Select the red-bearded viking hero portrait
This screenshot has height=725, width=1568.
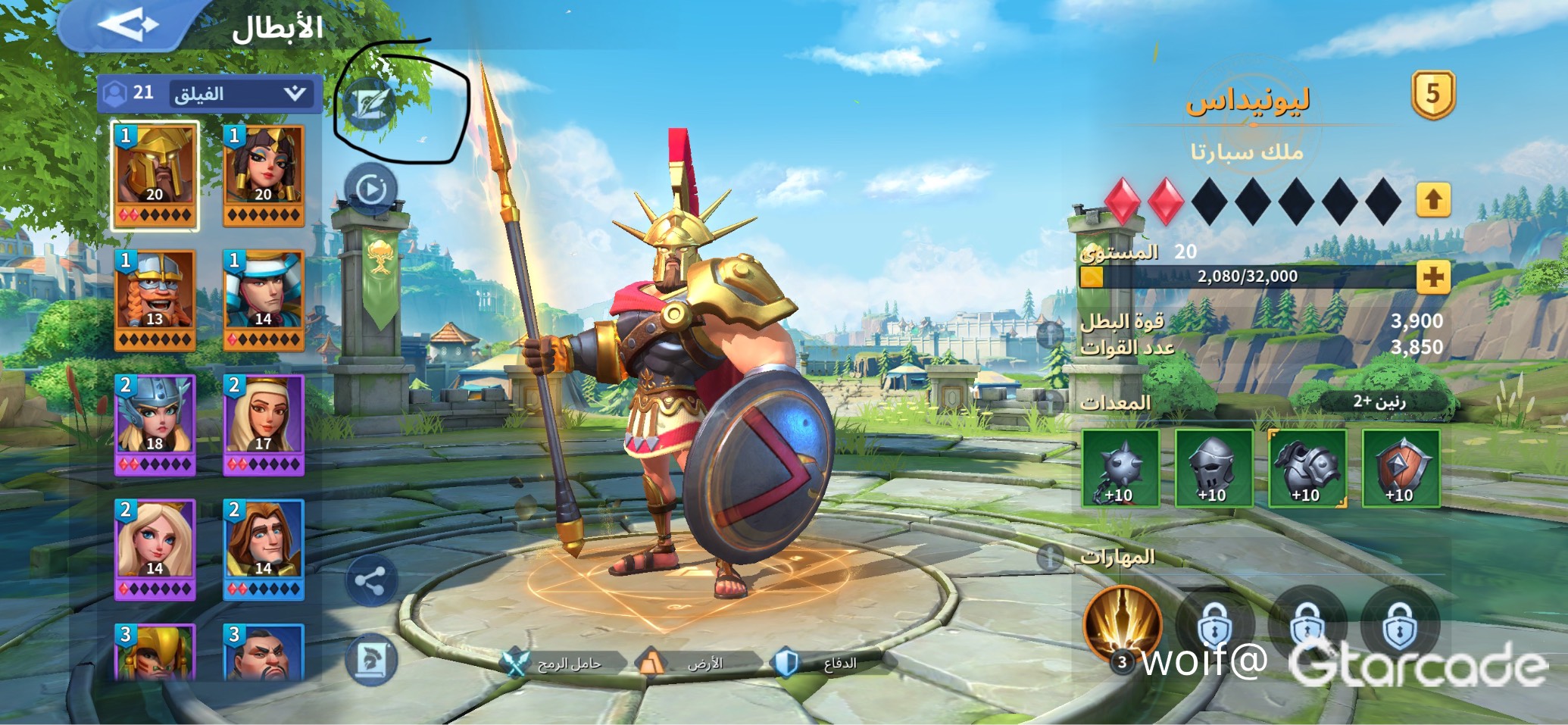click(x=155, y=300)
